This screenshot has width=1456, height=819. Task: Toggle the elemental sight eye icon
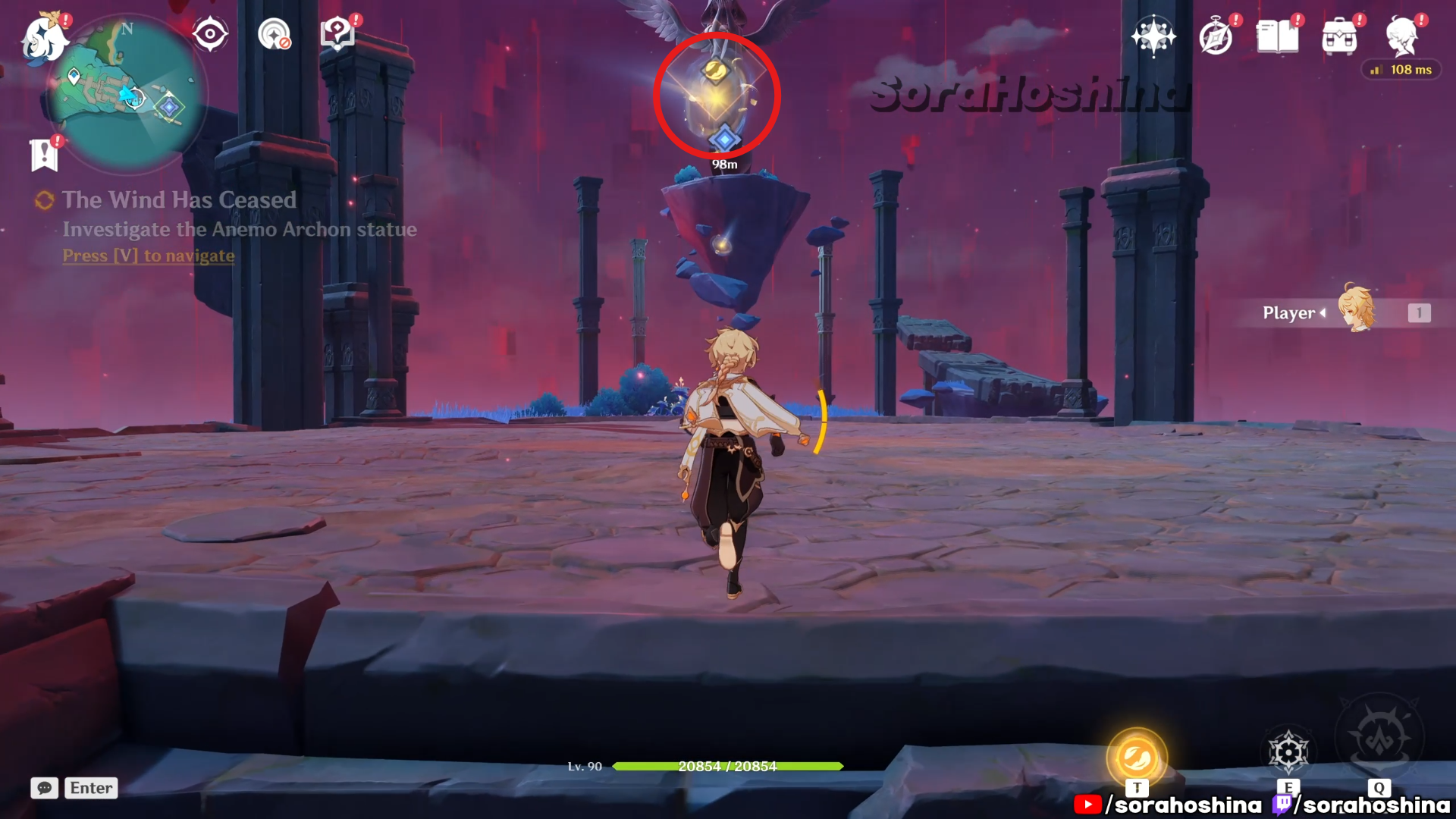tap(210, 34)
